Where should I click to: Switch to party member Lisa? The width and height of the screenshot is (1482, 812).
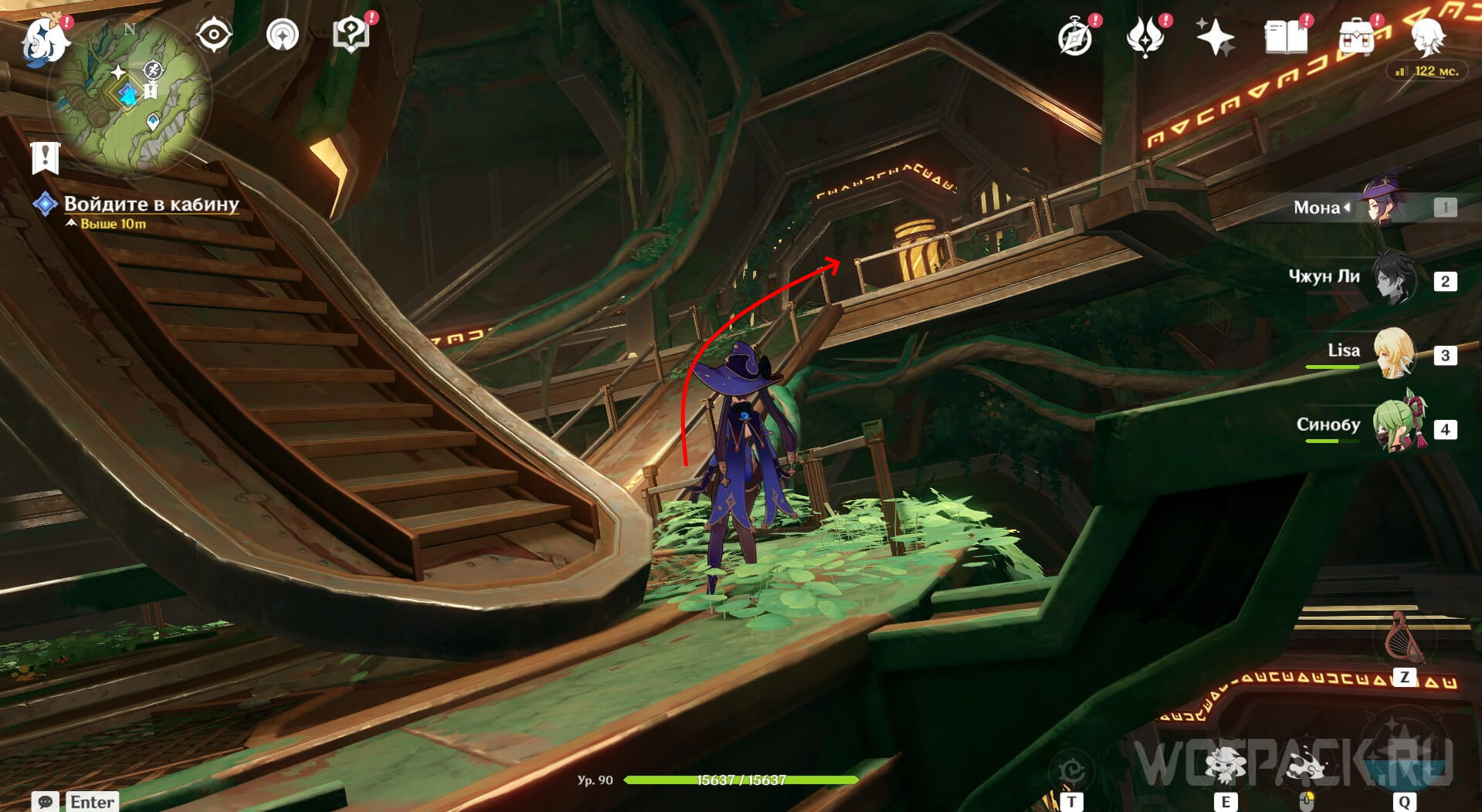click(x=1393, y=354)
